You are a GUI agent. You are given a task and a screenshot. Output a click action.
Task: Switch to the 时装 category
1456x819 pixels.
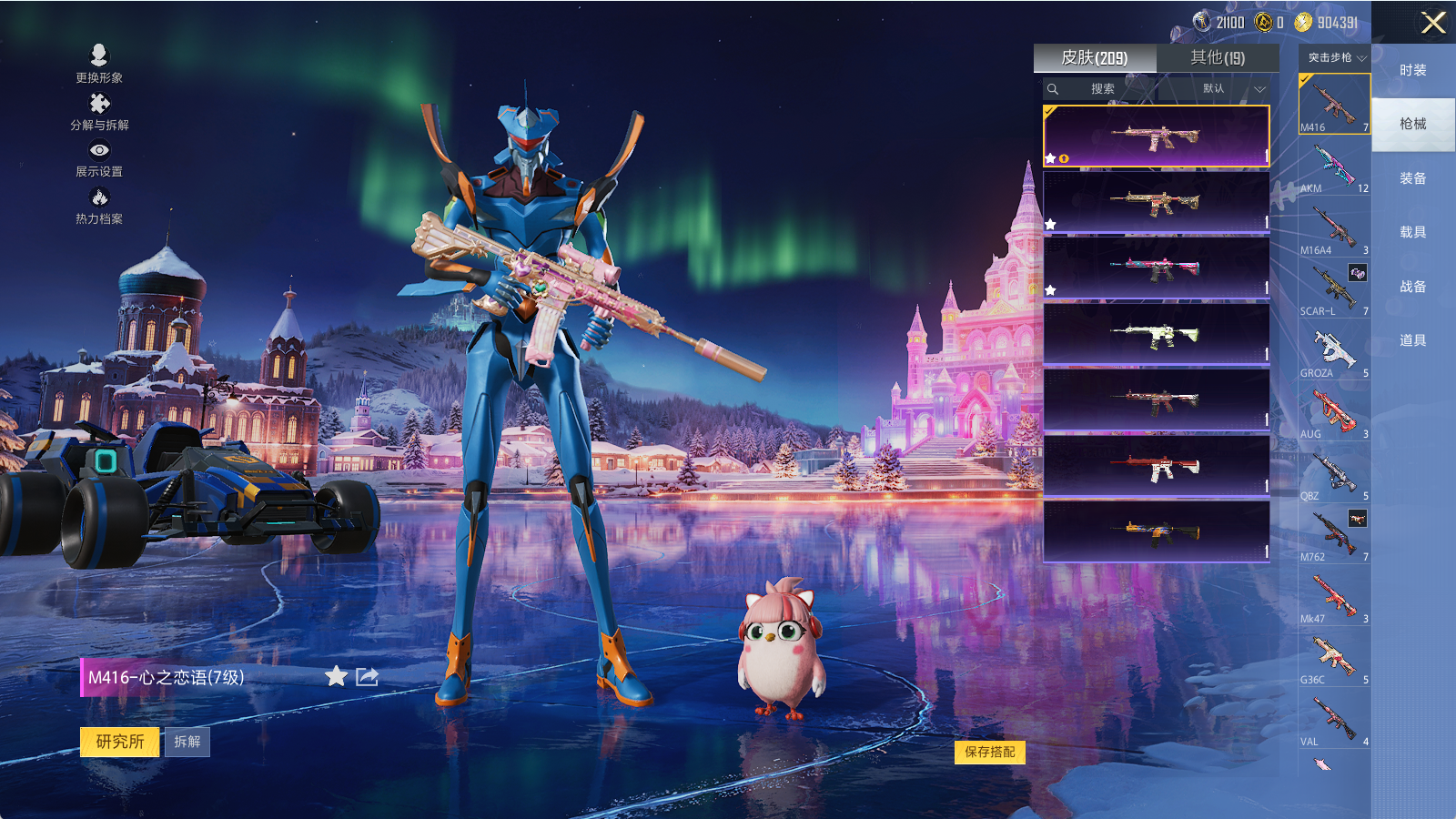1412,70
